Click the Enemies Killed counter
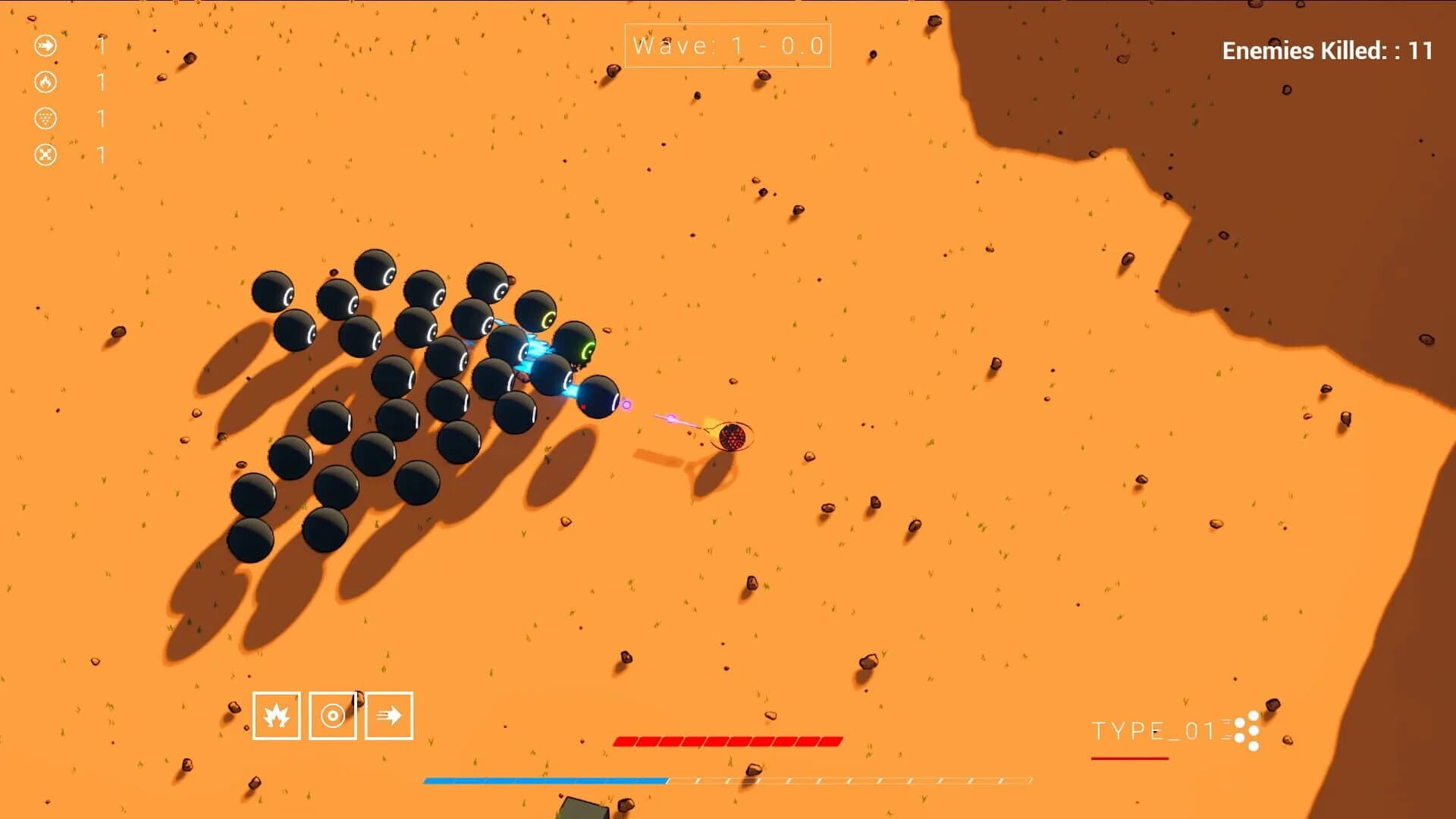Image resolution: width=1456 pixels, height=819 pixels. click(1323, 51)
